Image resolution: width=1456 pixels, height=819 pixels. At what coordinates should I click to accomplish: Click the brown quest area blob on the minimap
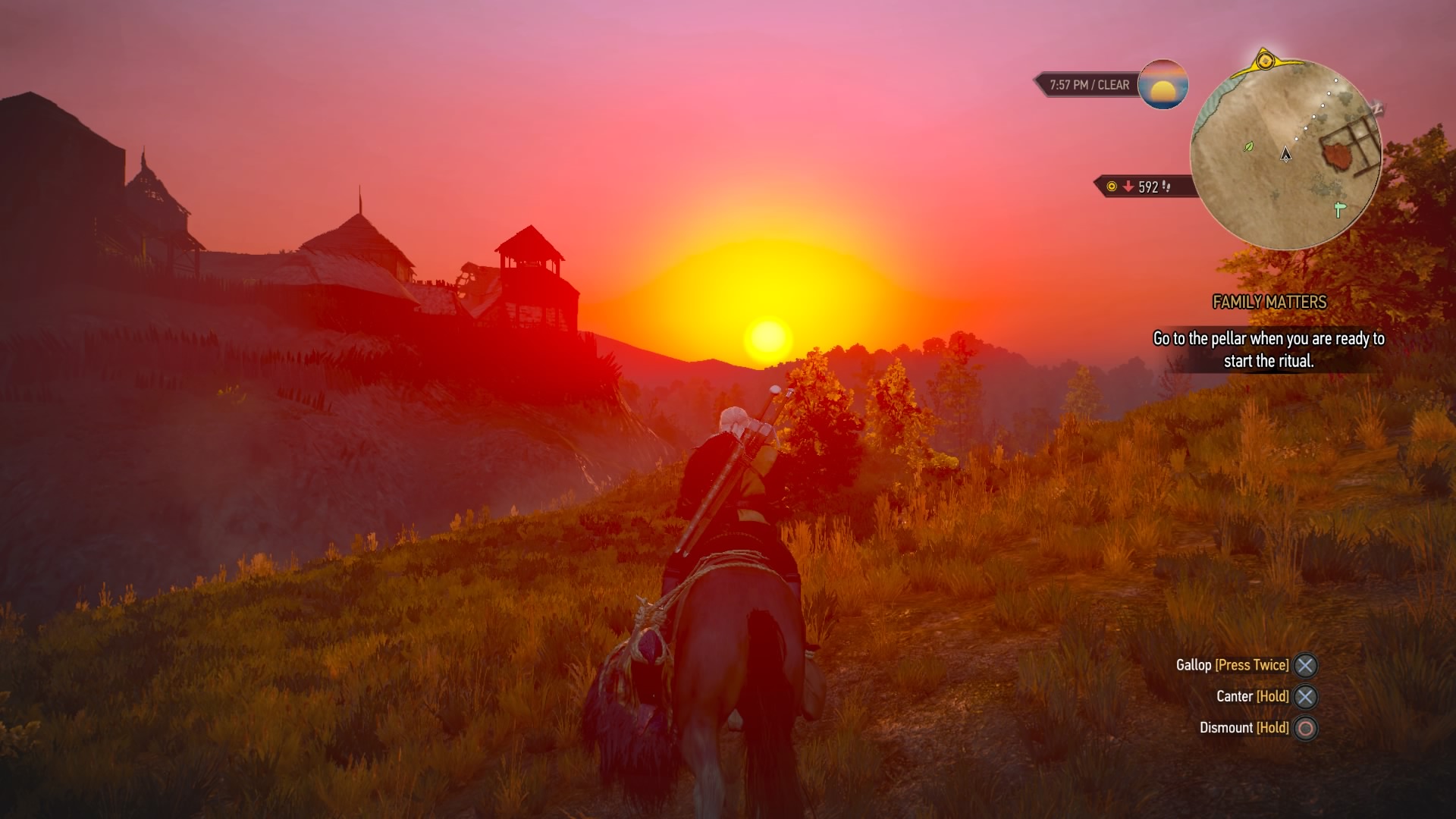pos(1338,155)
